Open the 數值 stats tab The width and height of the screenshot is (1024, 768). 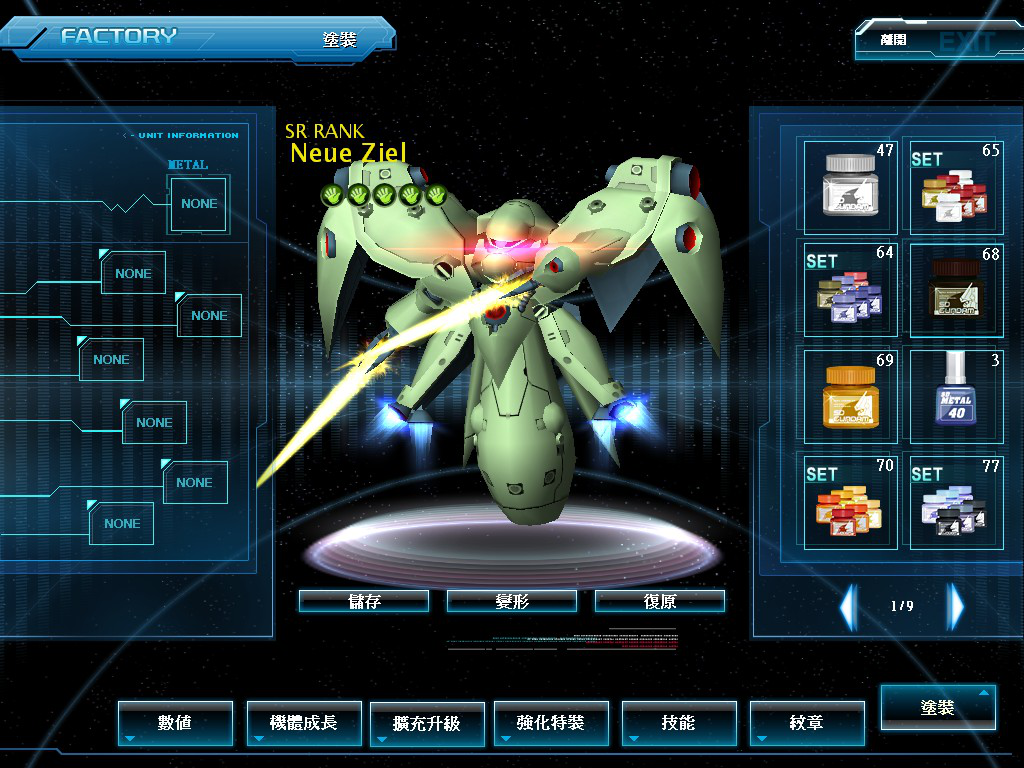175,722
